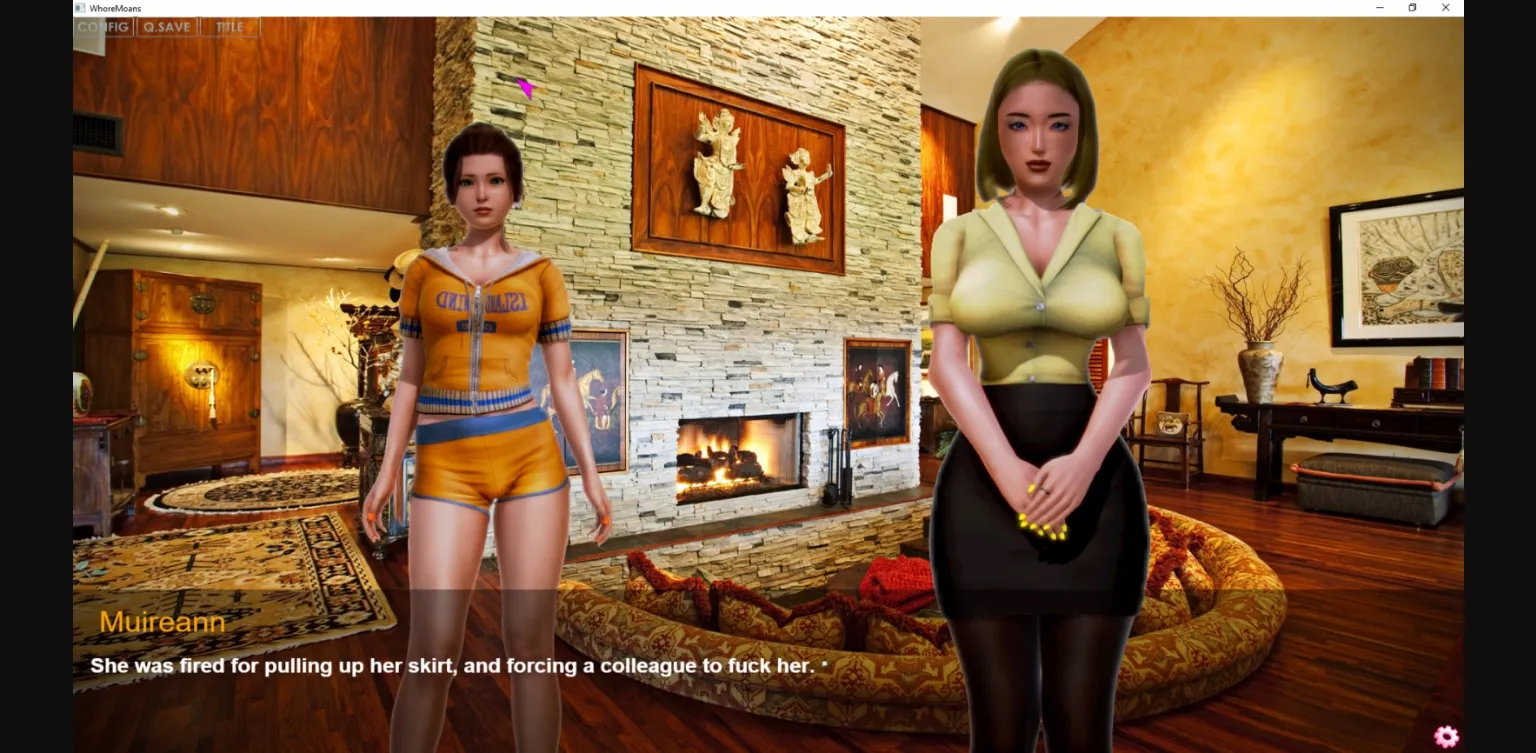Open the pink gear settings icon

pyautogui.click(x=1446, y=736)
